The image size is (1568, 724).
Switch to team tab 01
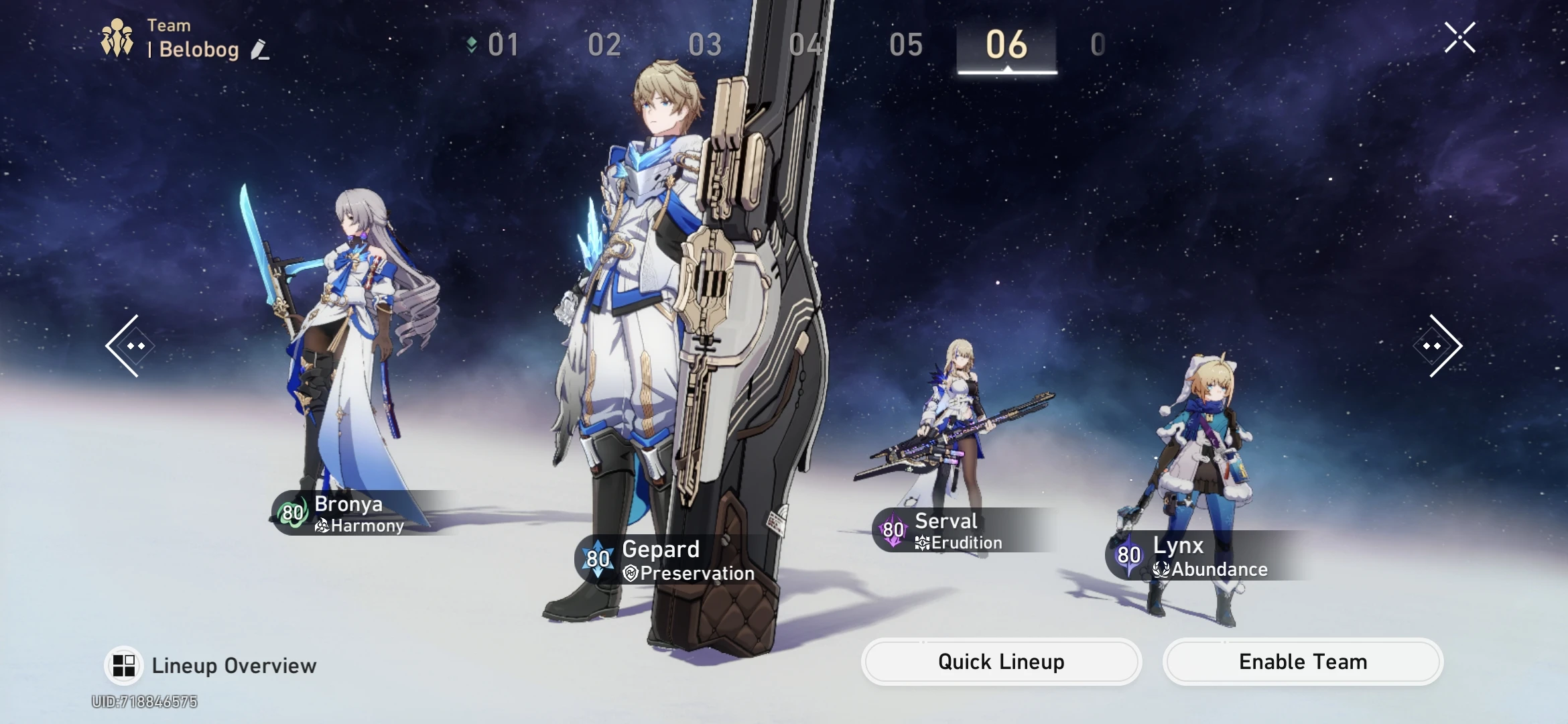[503, 46]
